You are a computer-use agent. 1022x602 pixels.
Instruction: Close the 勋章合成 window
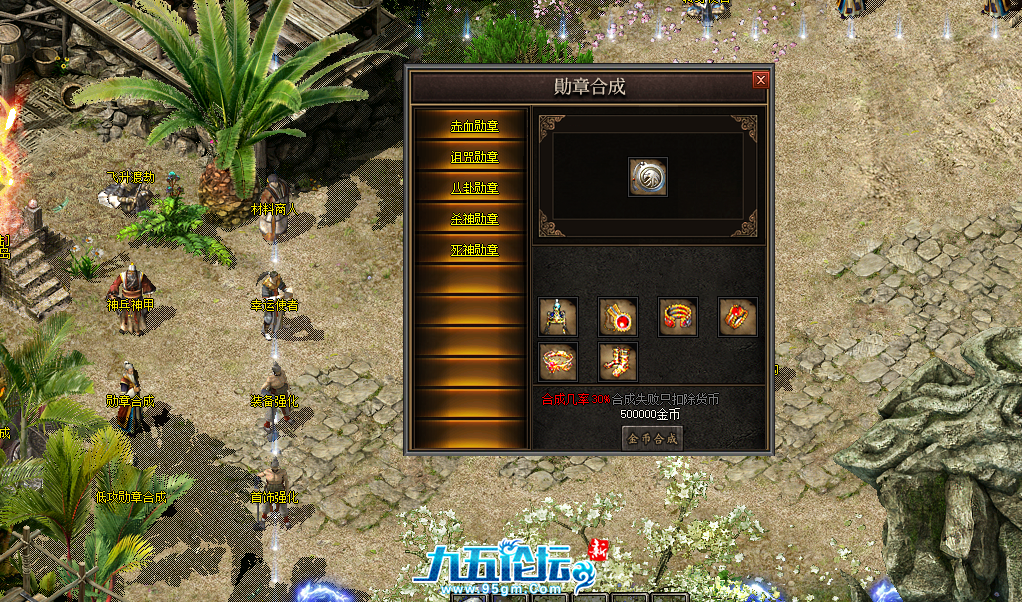(x=761, y=80)
